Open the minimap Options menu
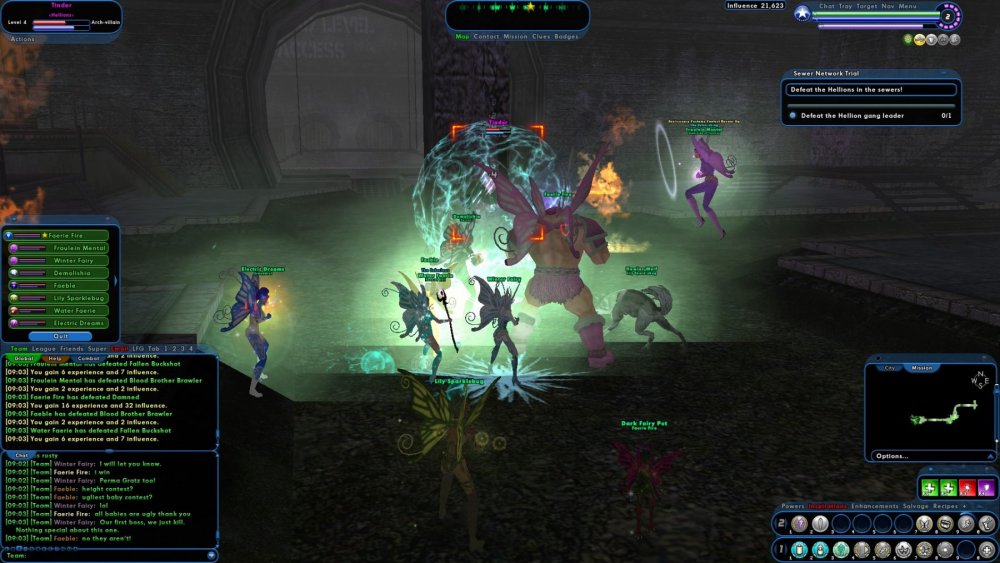Screen dimensions: 1000x563 (892, 456)
